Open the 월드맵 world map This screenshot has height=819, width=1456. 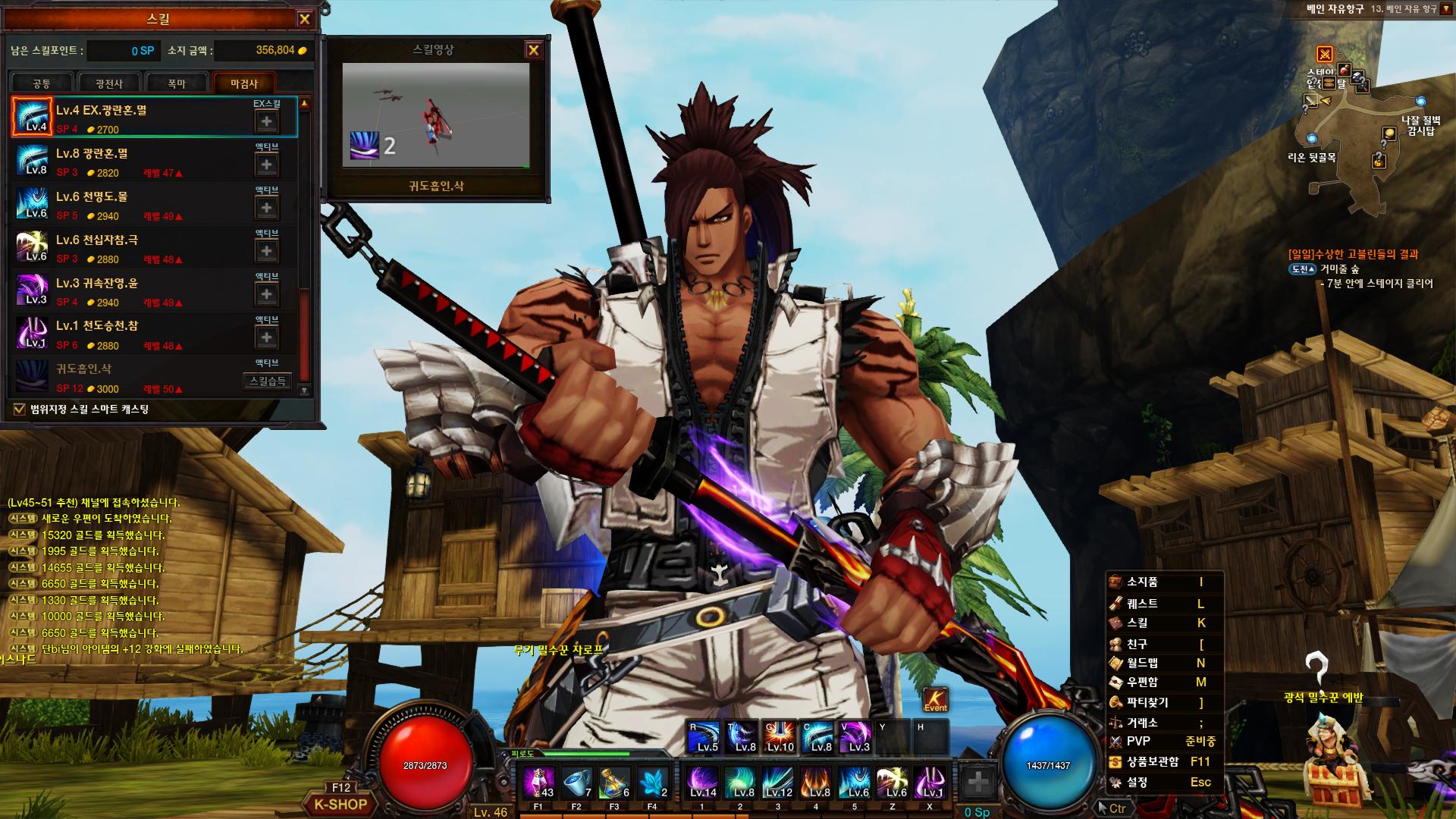[x=1142, y=663]
